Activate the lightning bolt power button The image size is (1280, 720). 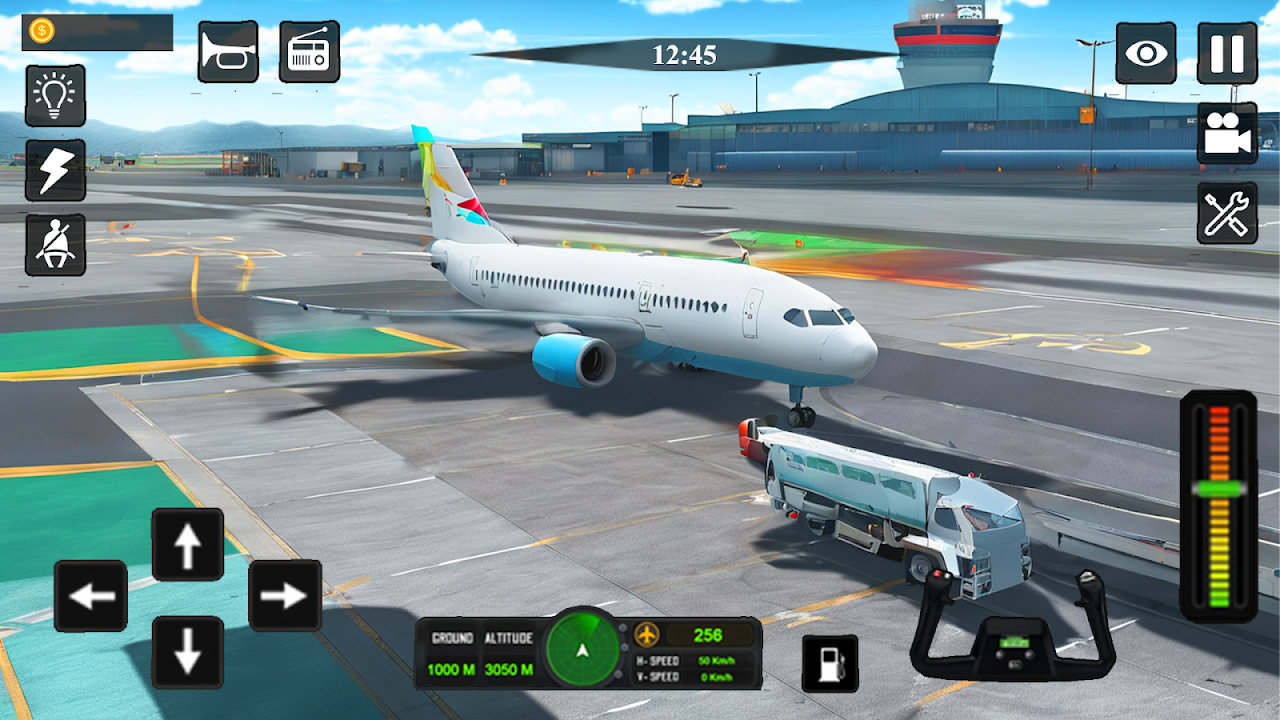[55, 170]
